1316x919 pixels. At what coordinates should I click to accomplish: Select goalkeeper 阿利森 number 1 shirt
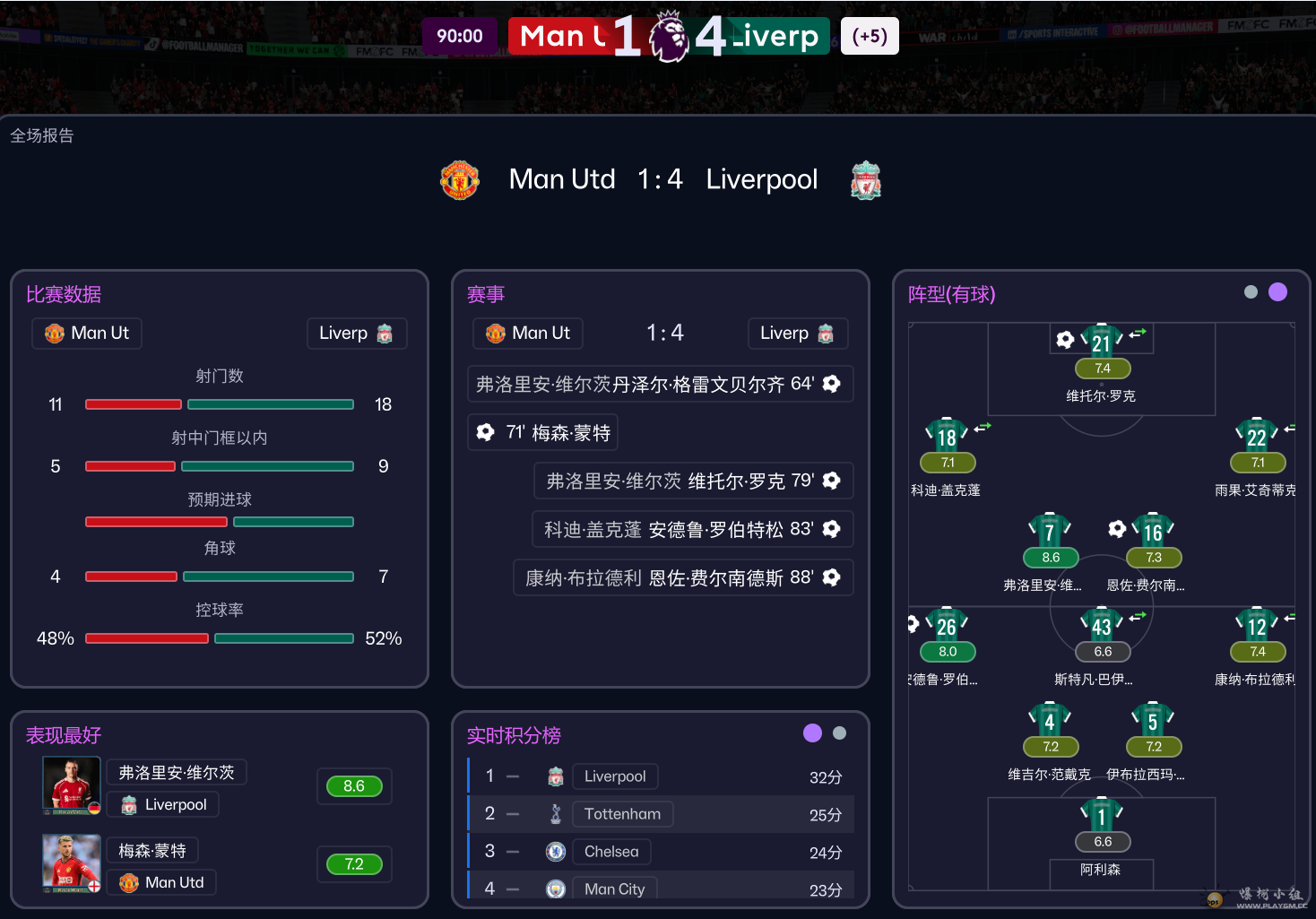pyautogui.click(x=1102, y=816)
